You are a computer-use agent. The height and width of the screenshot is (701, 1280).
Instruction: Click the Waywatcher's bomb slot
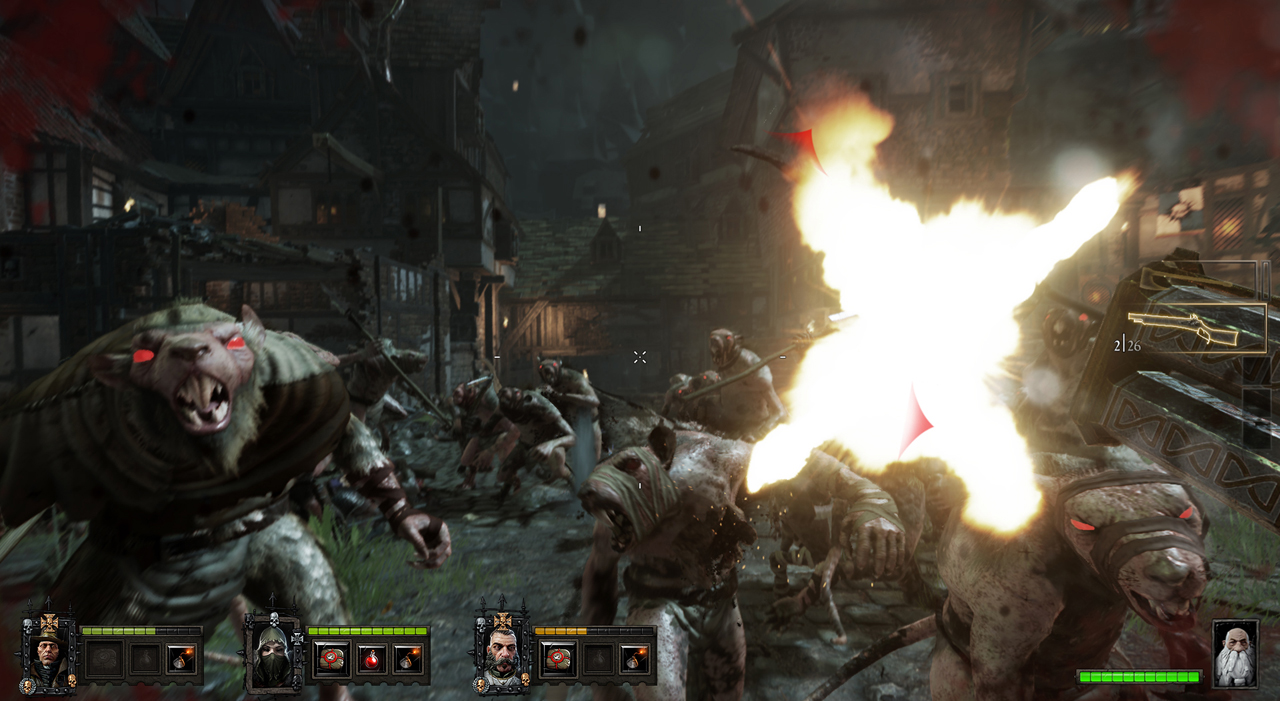407,659
